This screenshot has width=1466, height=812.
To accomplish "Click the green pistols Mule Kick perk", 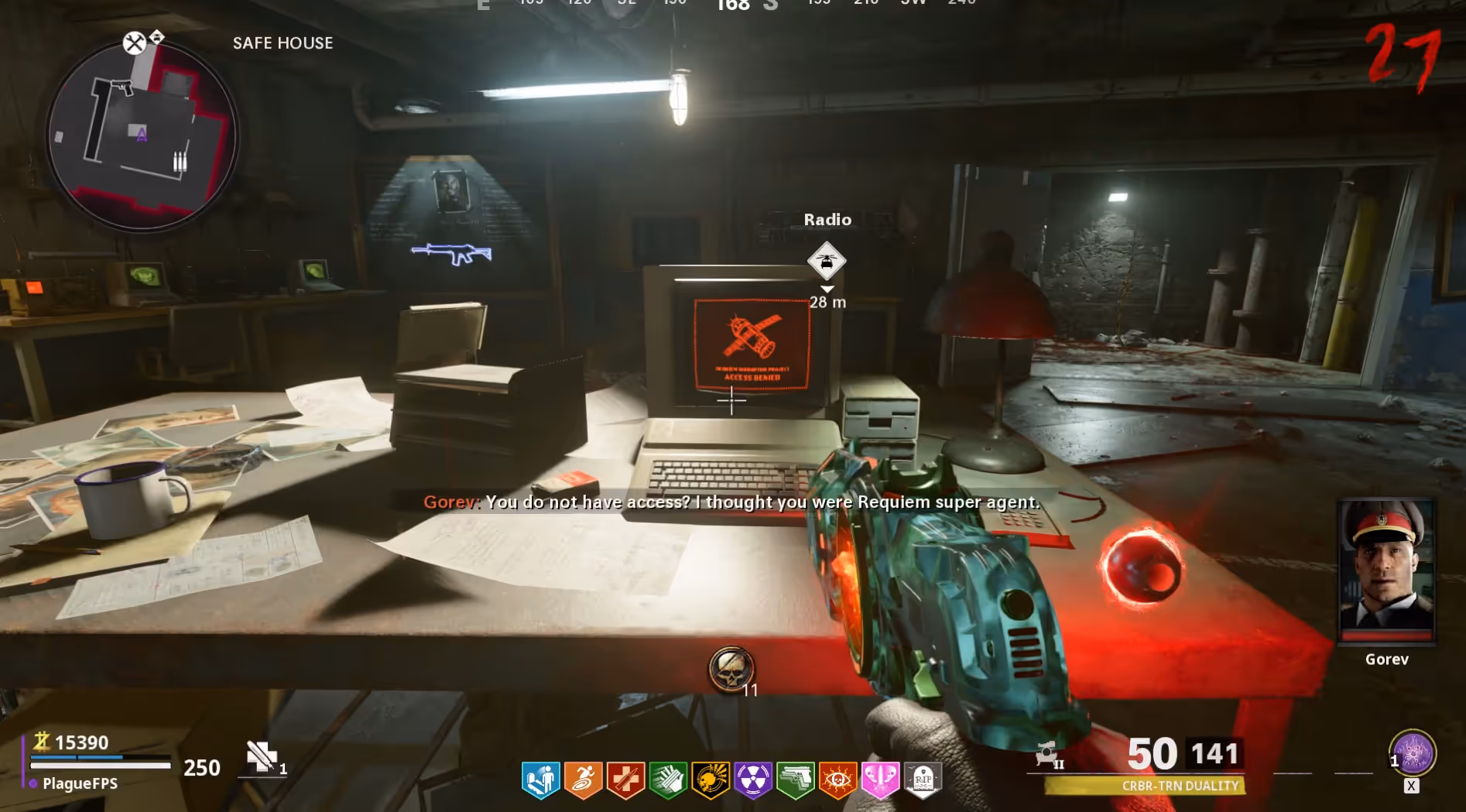I will coord(796,779).
